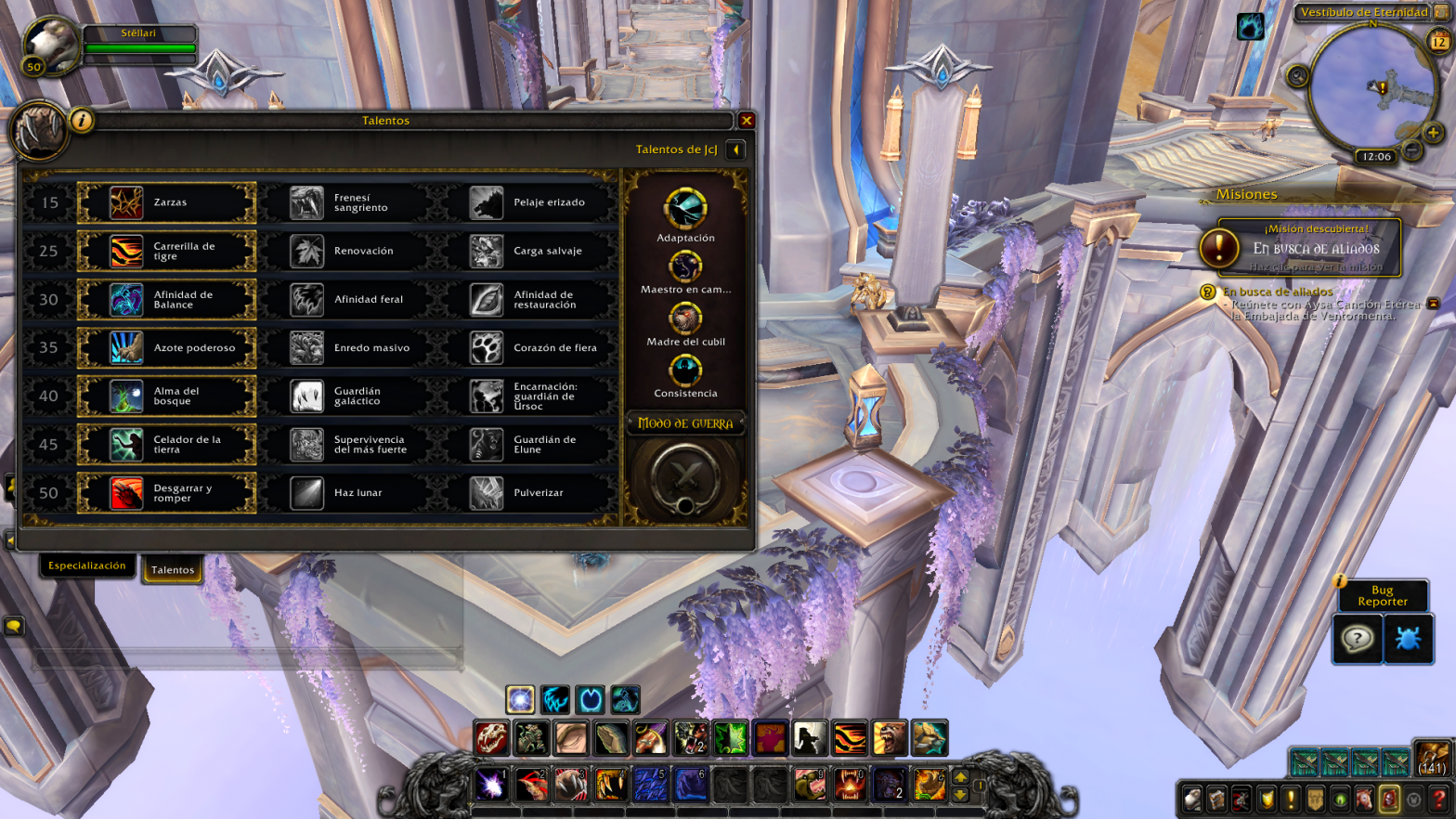Open the blue bug report button
Image resolution: width=1456 pixels, height=819 pixels.
point(1408,640)
